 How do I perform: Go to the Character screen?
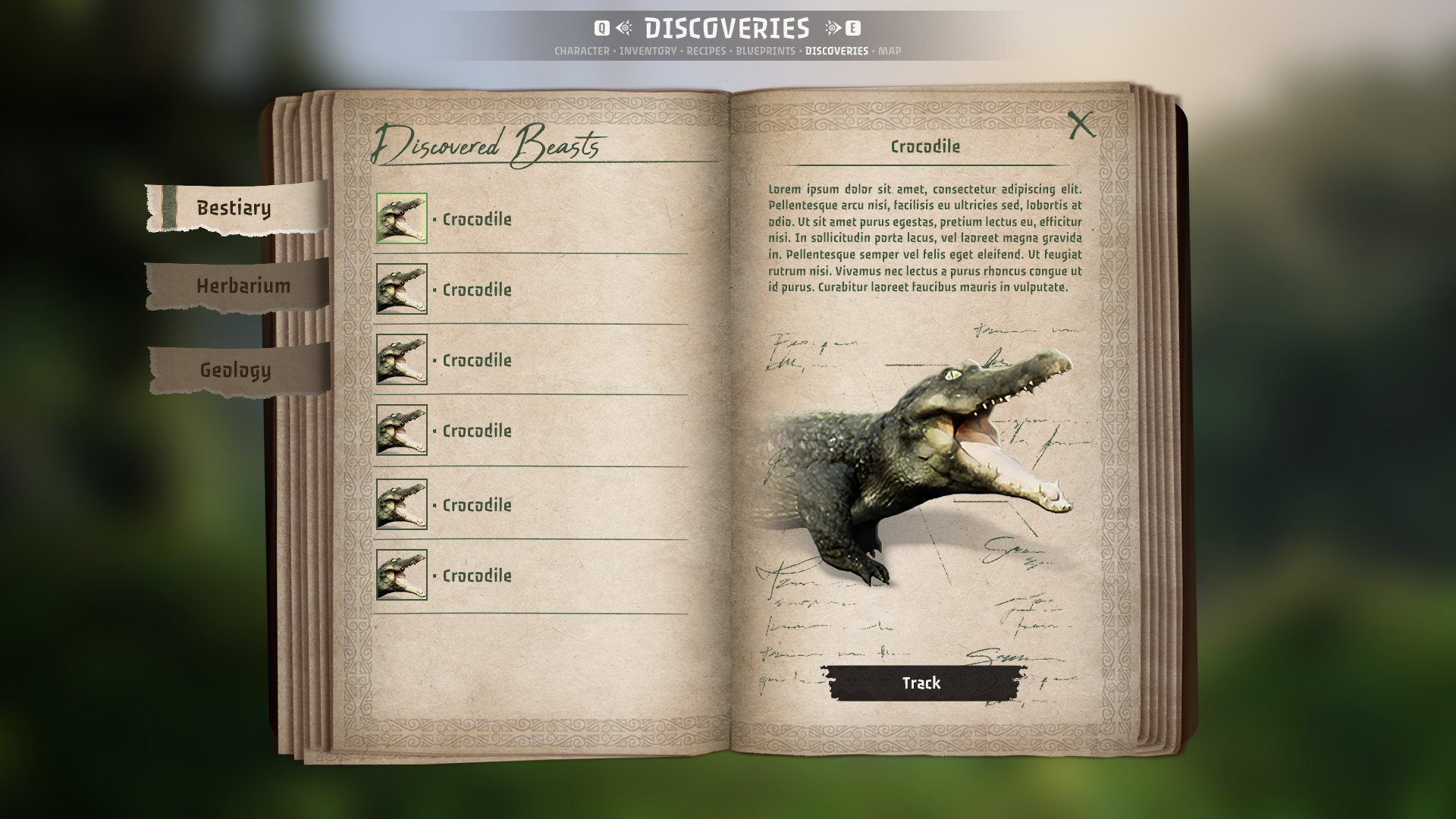(x=582, y=51)
